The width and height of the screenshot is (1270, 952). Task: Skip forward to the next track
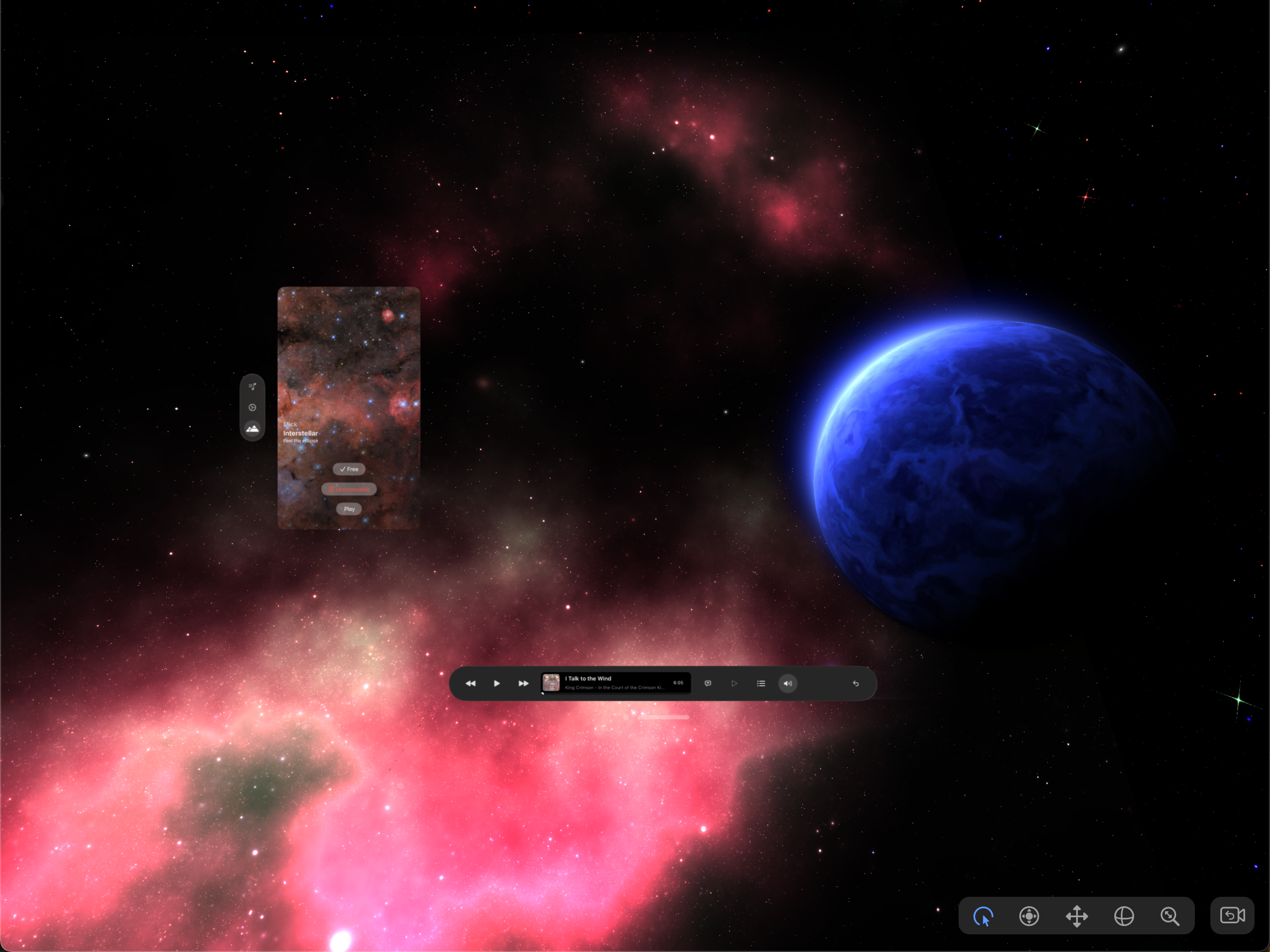[523, 683]
